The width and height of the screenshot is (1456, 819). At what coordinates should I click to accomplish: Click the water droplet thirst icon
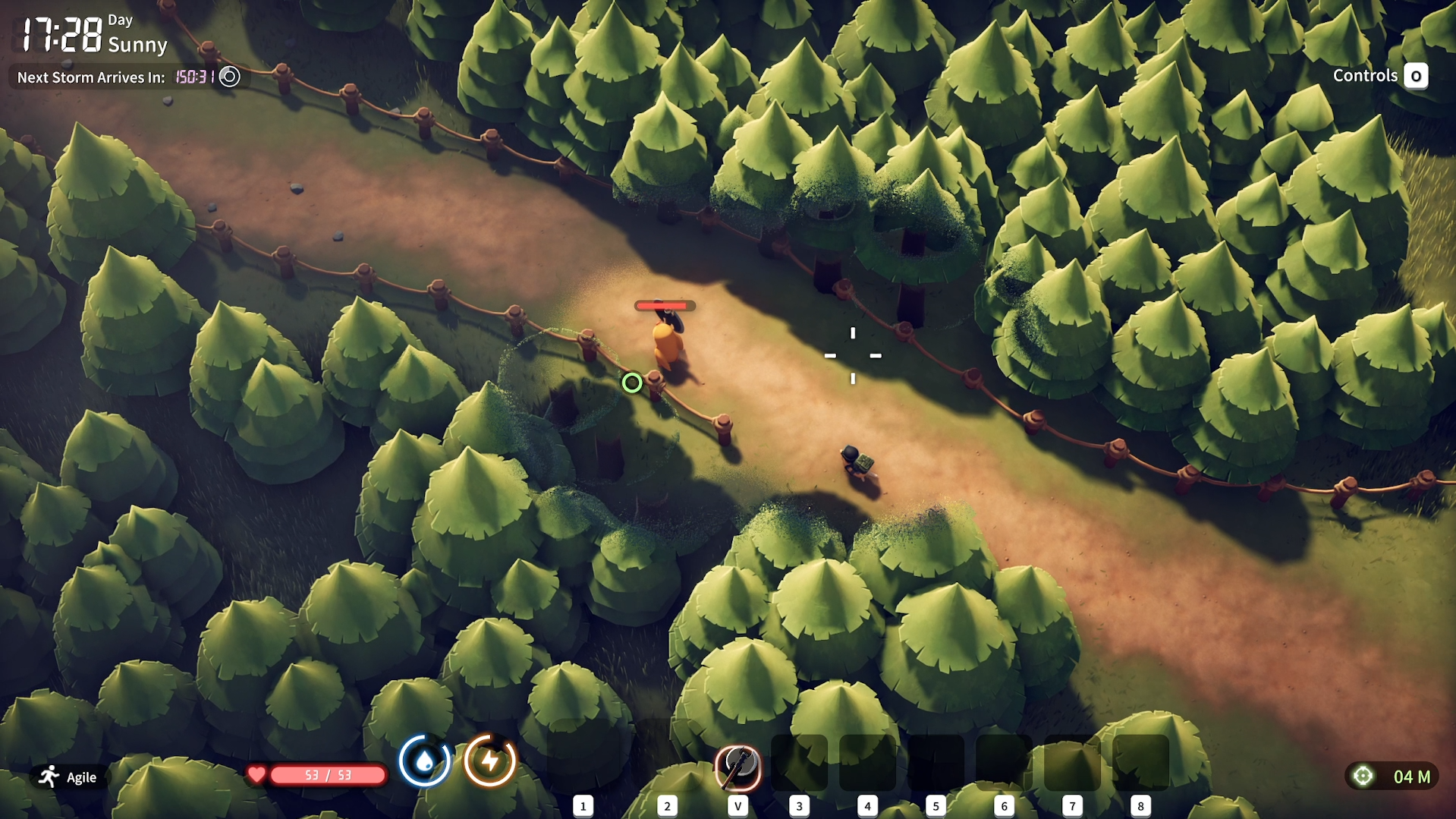[x=425, y=761]
